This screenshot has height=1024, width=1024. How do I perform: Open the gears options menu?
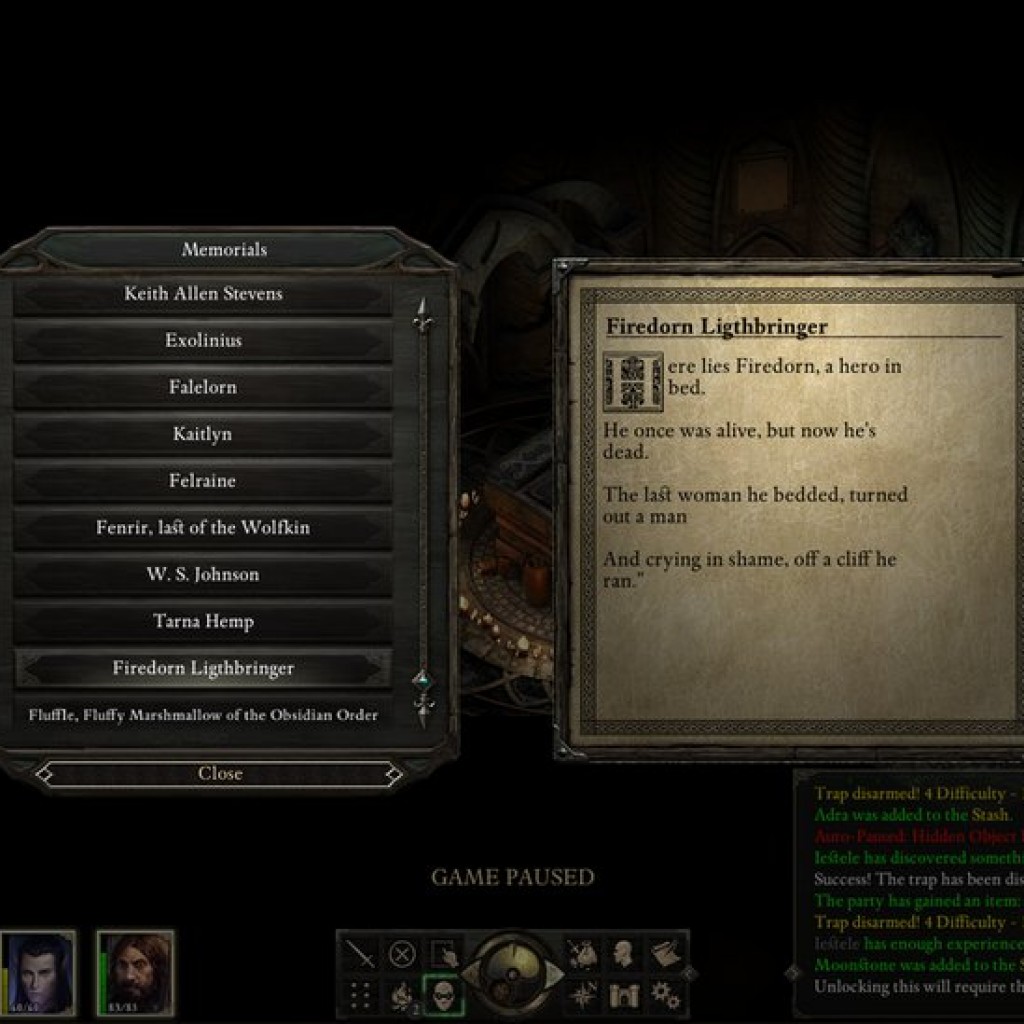[665, 994]
